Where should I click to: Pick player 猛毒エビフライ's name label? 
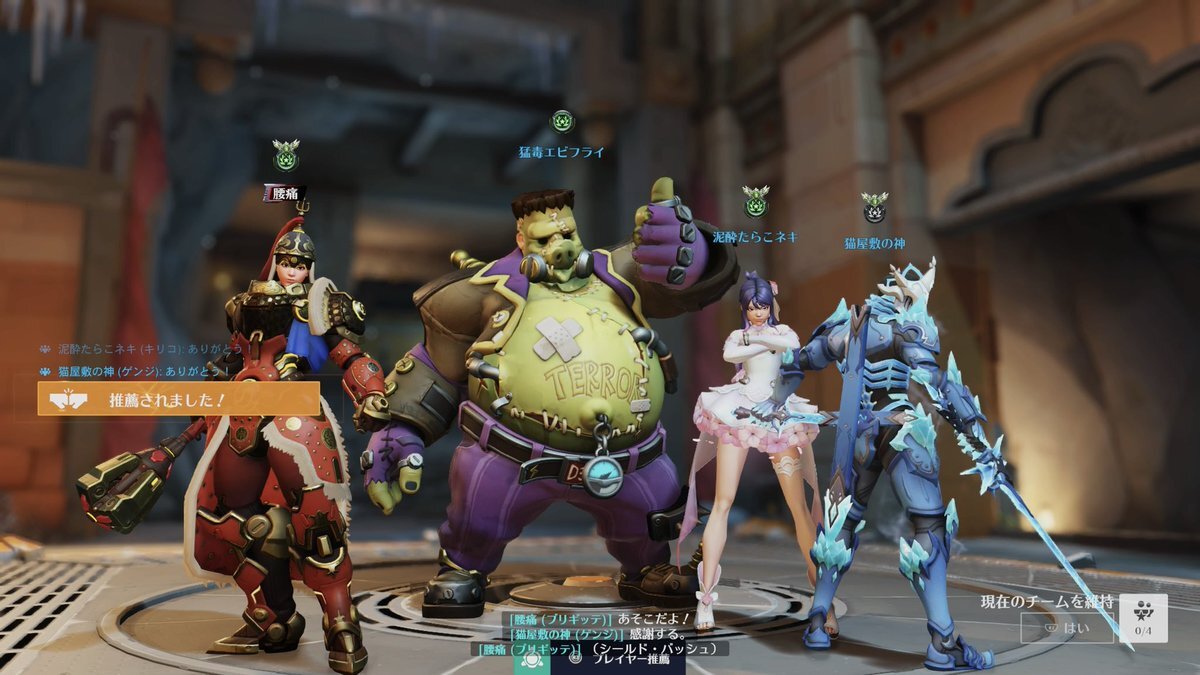tap(561, 152)
